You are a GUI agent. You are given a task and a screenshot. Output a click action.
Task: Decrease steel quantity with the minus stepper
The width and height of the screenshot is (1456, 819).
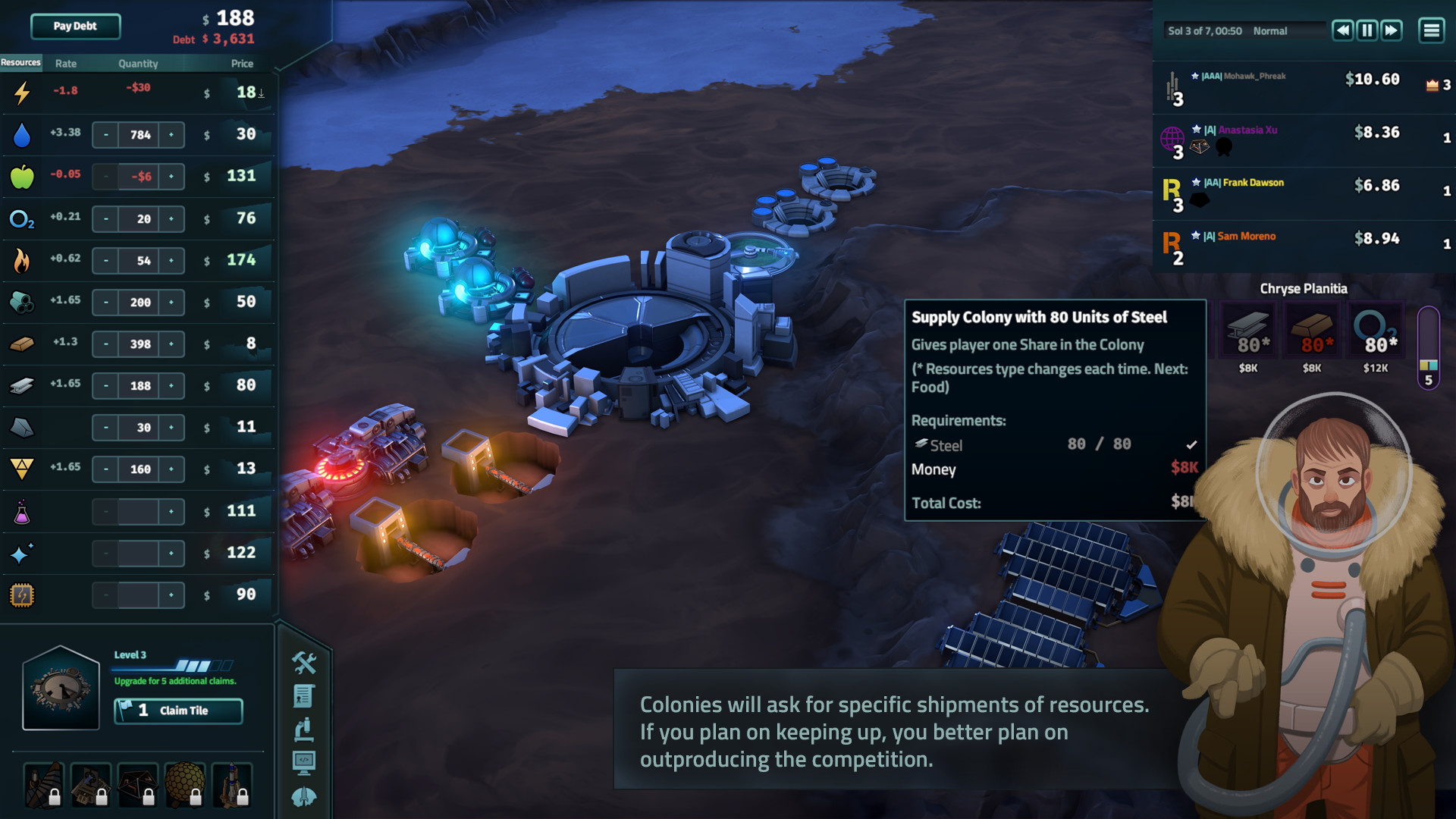tap(105, 385)
